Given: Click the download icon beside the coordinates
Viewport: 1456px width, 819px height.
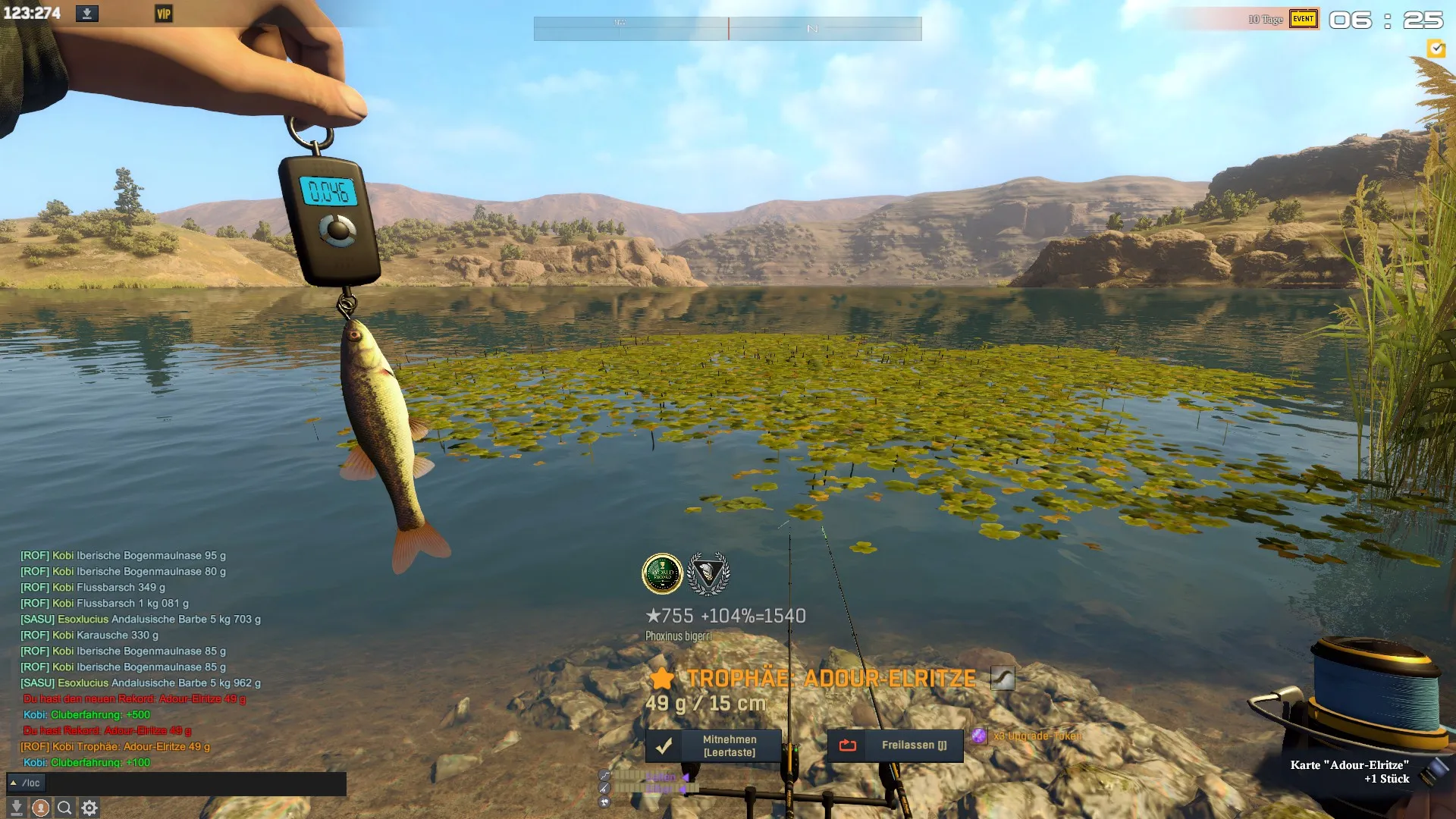Looking at the screenshot, I should coord(87,14).
